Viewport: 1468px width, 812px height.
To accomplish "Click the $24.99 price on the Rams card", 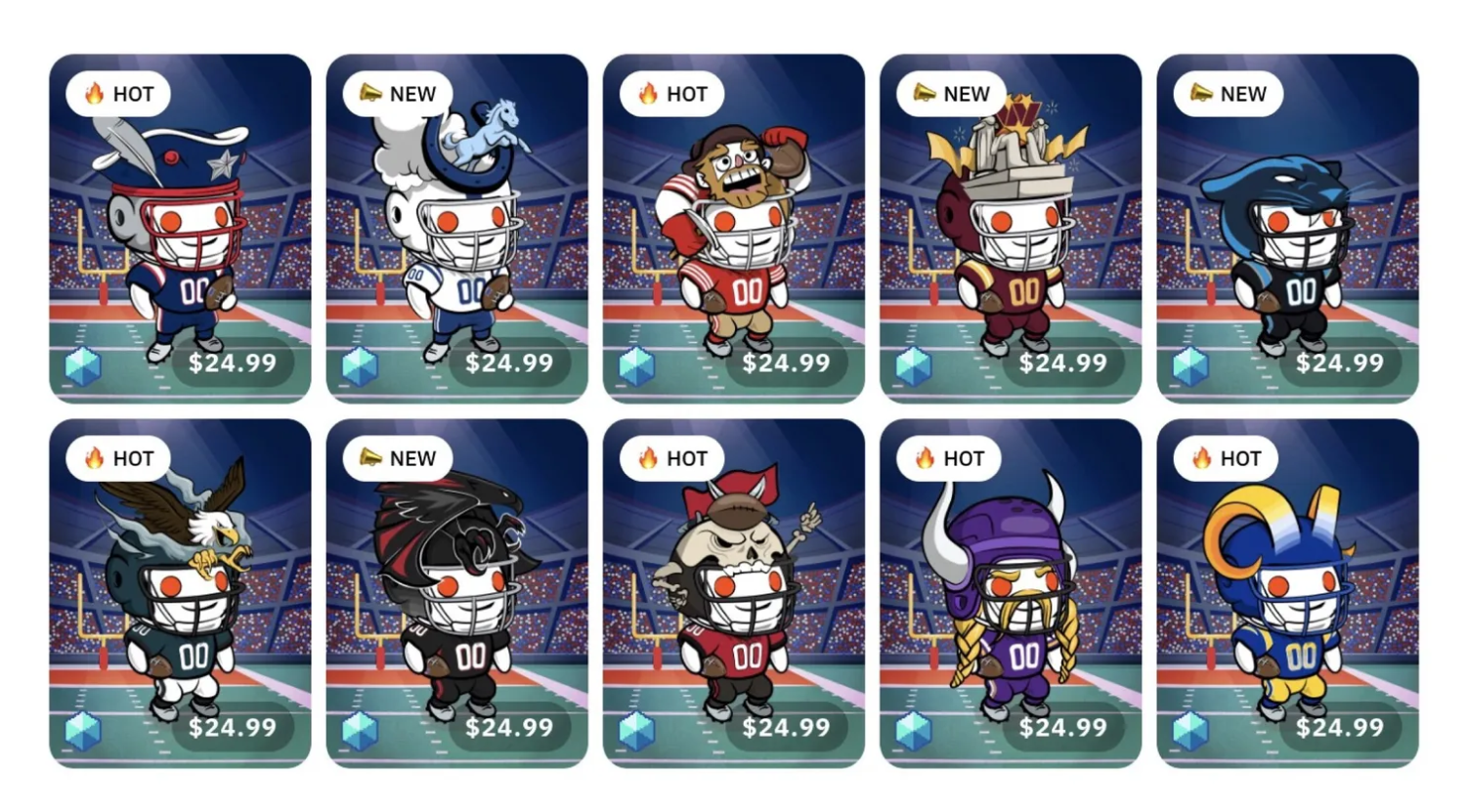I will [x=1341, y=728].
